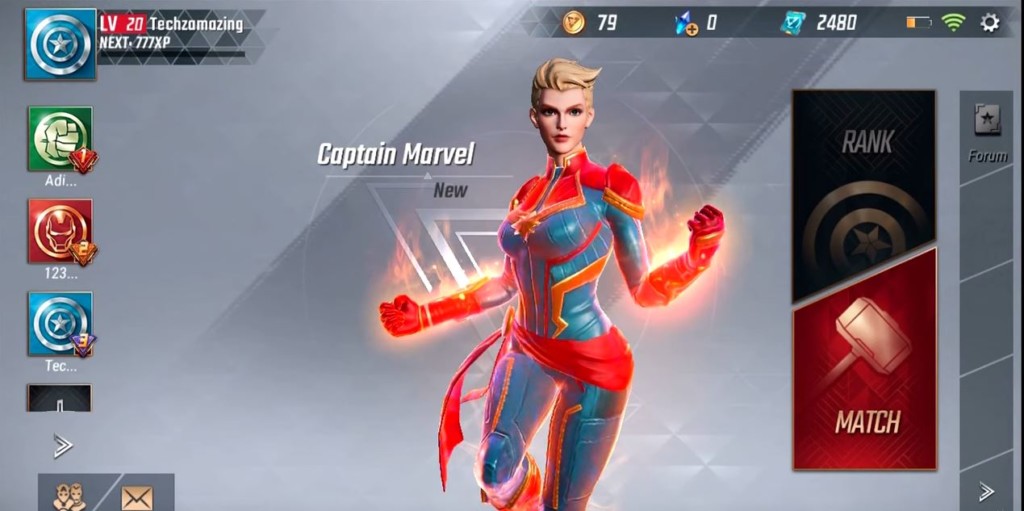
Task: Open the settings gear
Action: [990, 22]
